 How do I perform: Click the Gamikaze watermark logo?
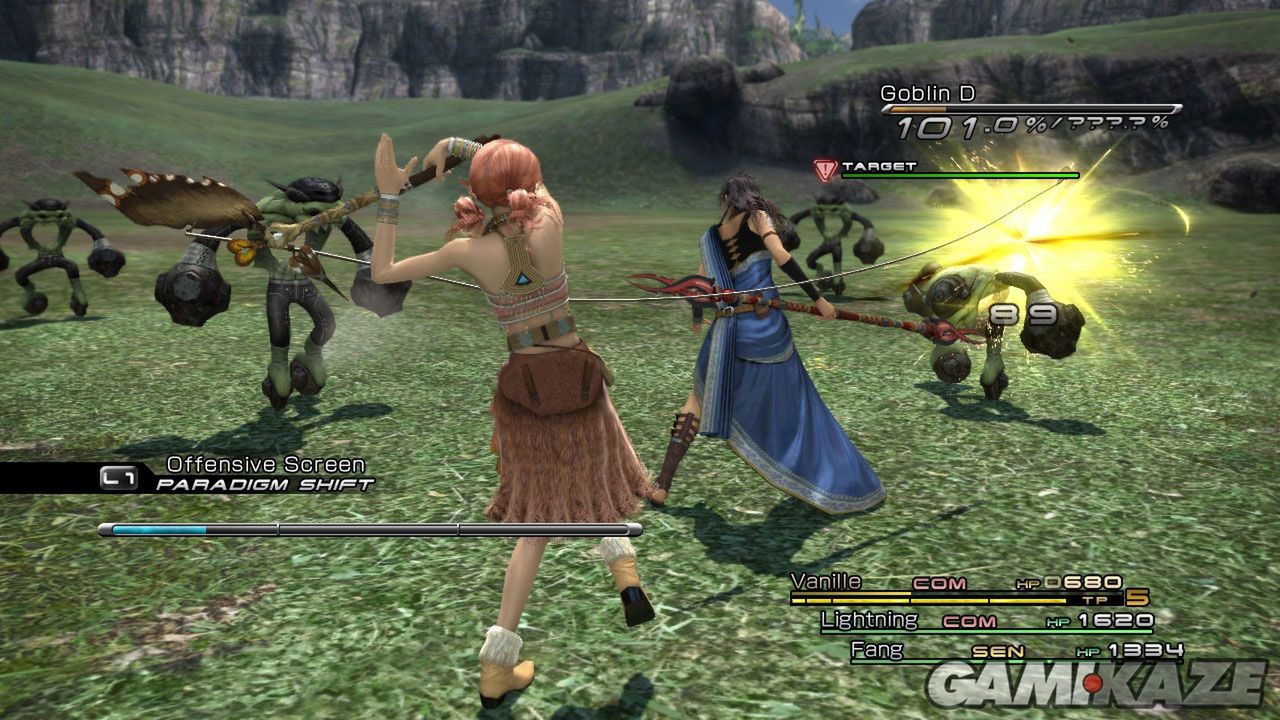(1094, 685)
